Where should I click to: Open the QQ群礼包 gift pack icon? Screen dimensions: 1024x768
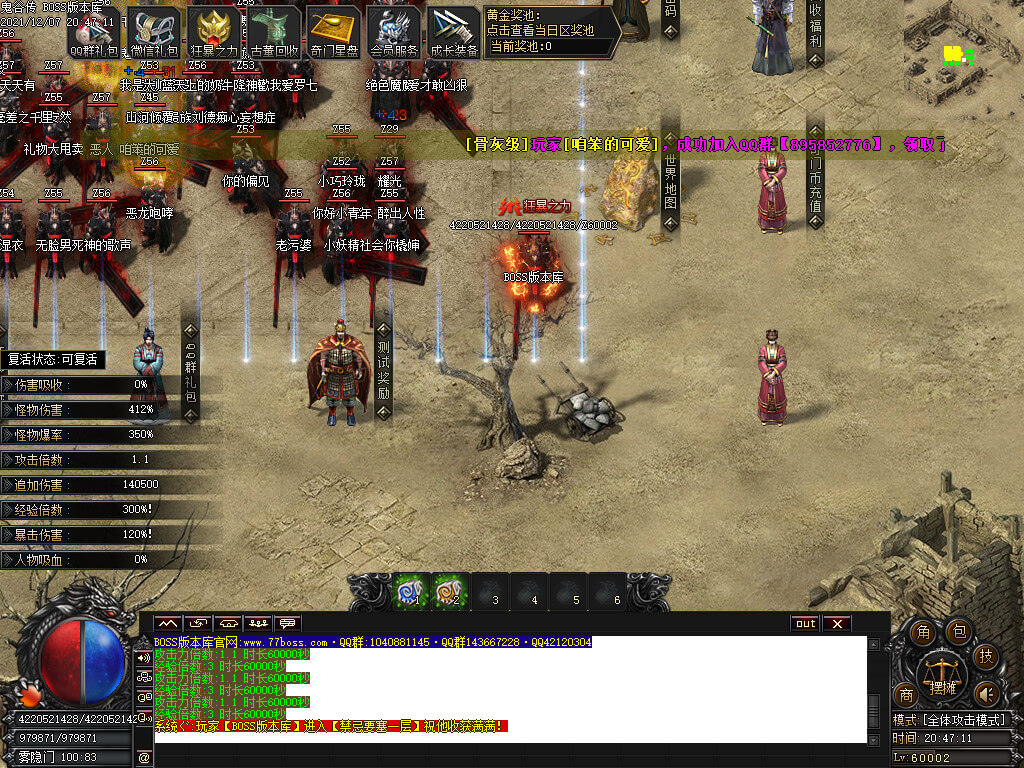point(94,30)
